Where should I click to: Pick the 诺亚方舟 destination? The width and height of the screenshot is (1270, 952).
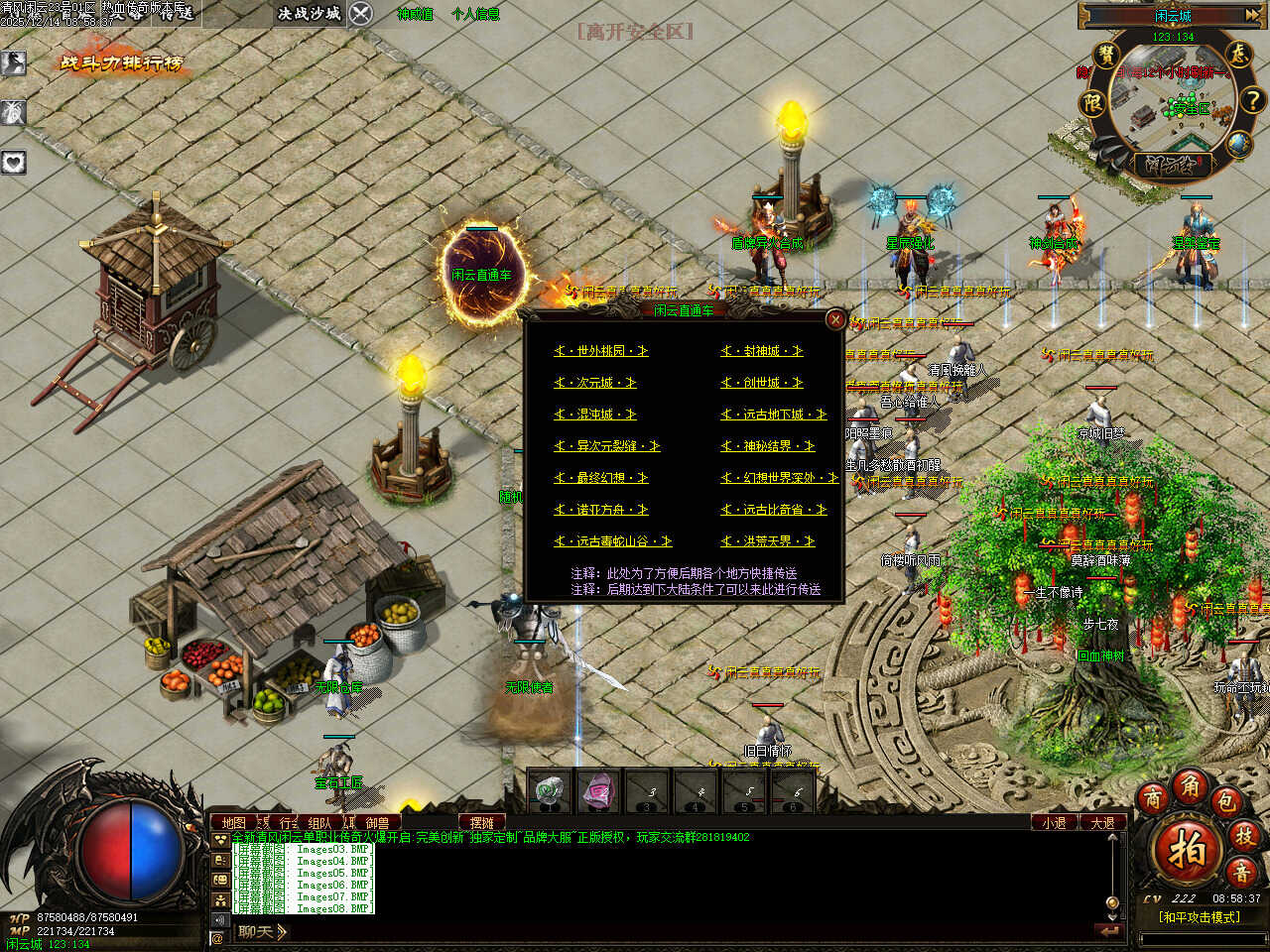click(x=601, y=510)
